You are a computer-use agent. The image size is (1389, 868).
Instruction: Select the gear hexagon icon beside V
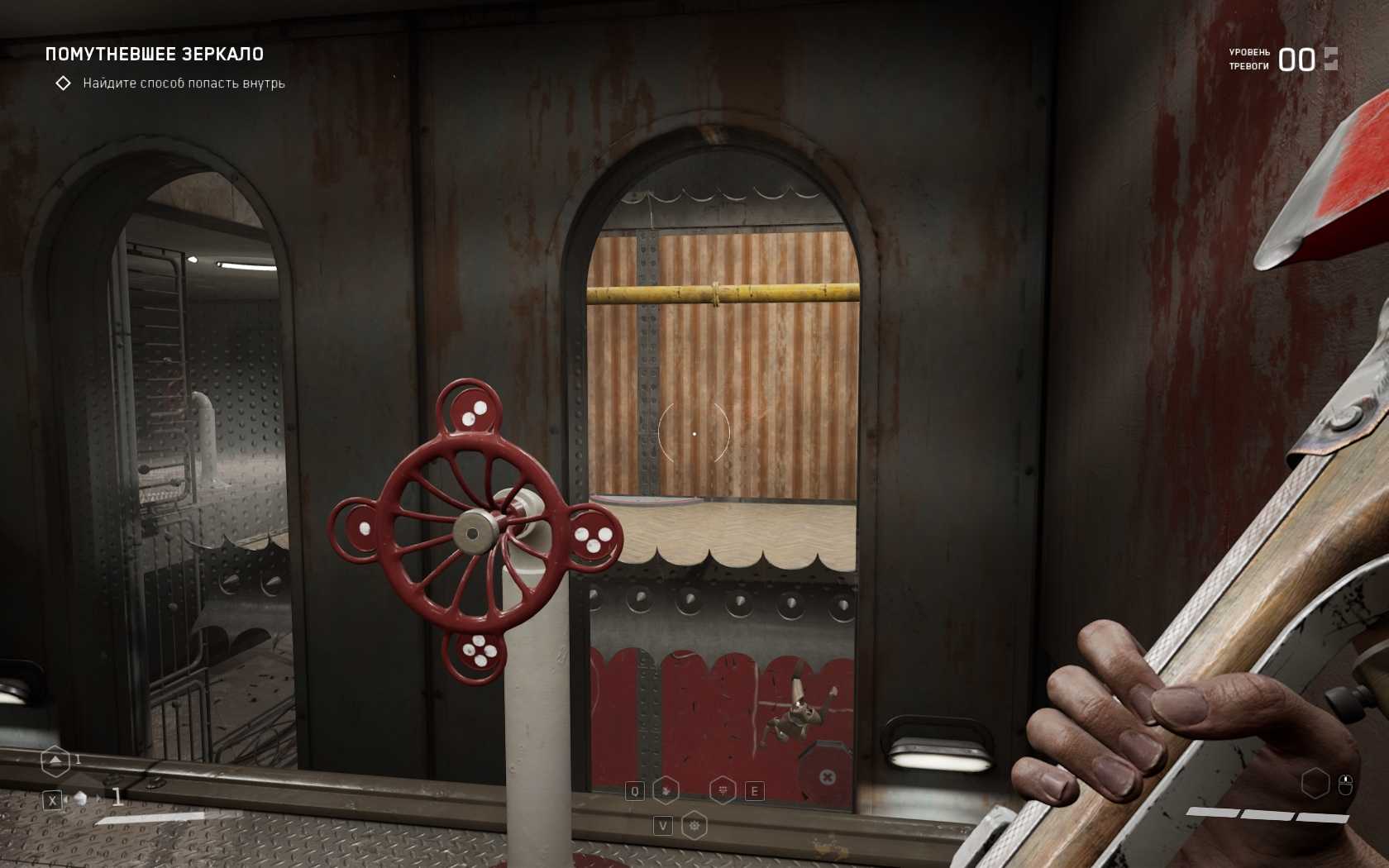point(694,825)
